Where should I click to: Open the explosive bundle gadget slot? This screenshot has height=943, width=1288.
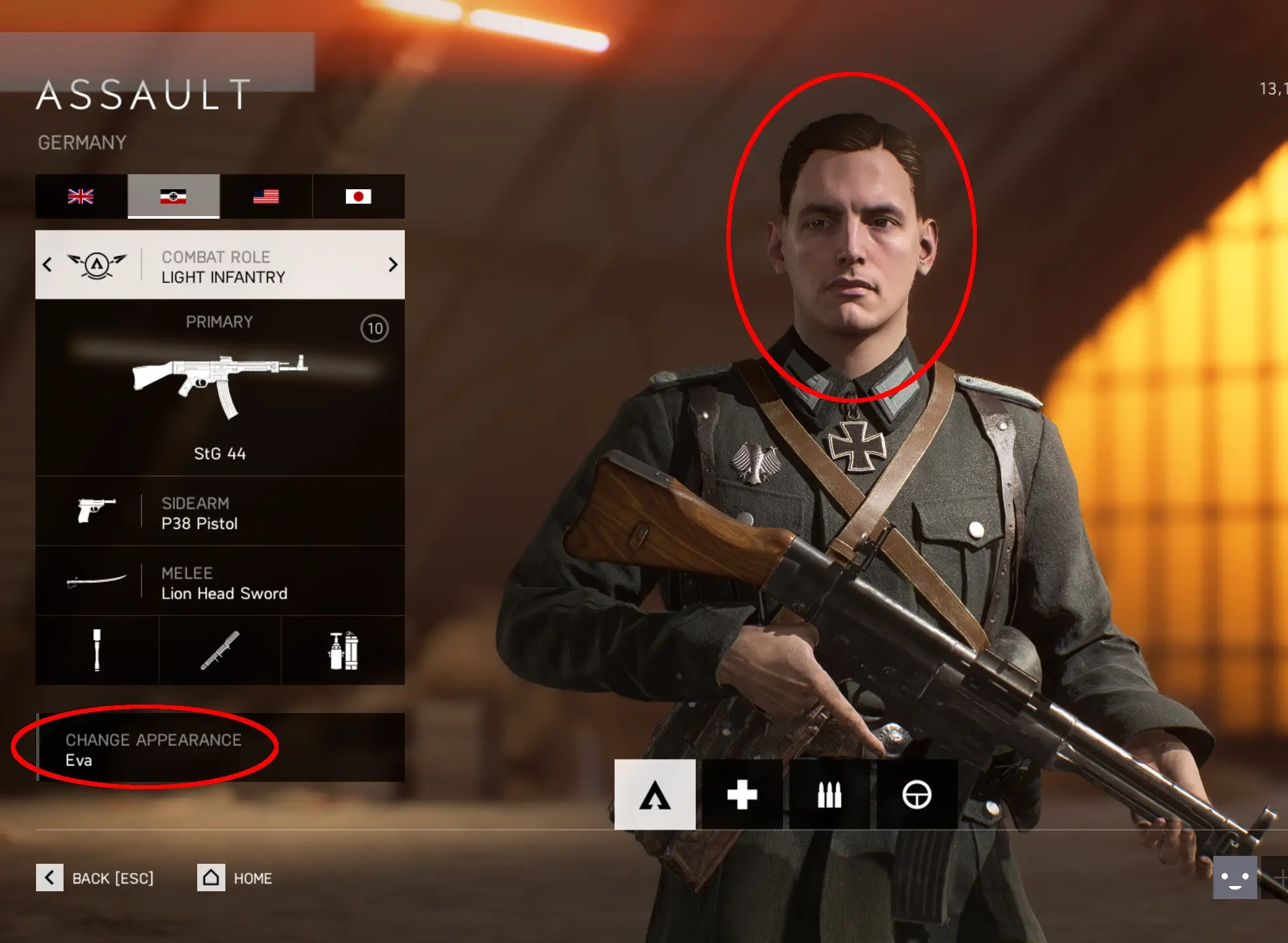click(343, 650)
